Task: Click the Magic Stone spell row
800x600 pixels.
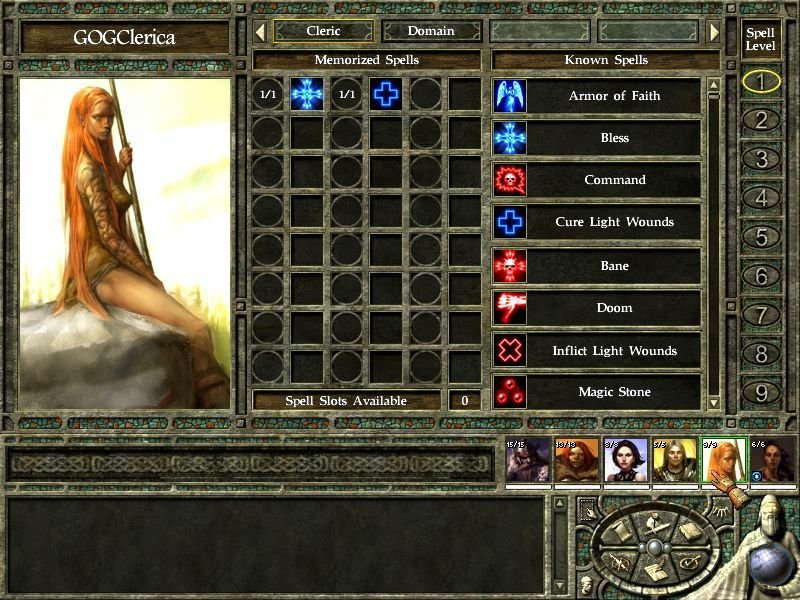Action: (614, 392)
